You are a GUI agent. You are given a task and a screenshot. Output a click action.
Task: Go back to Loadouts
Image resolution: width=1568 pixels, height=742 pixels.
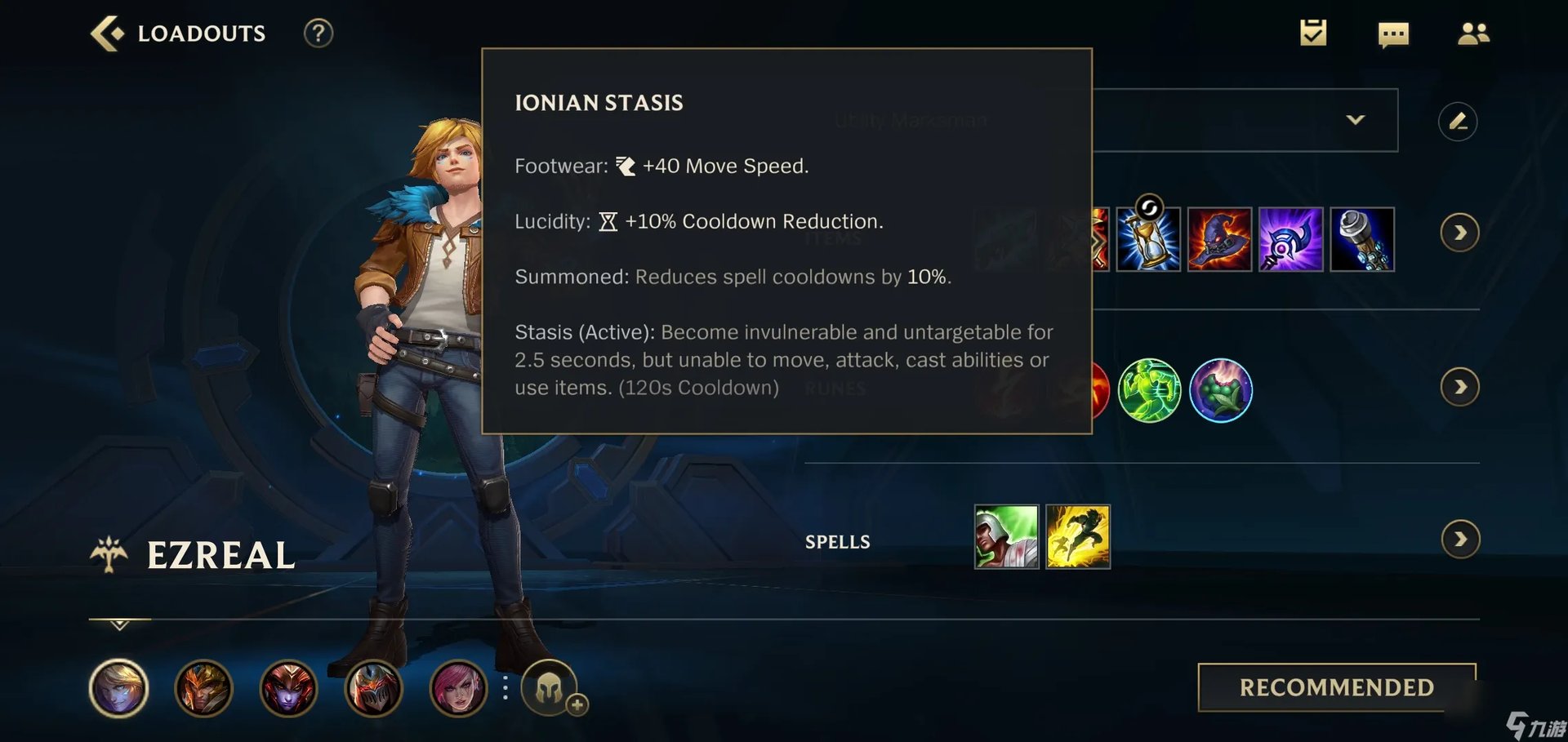[x=108, y=33]
